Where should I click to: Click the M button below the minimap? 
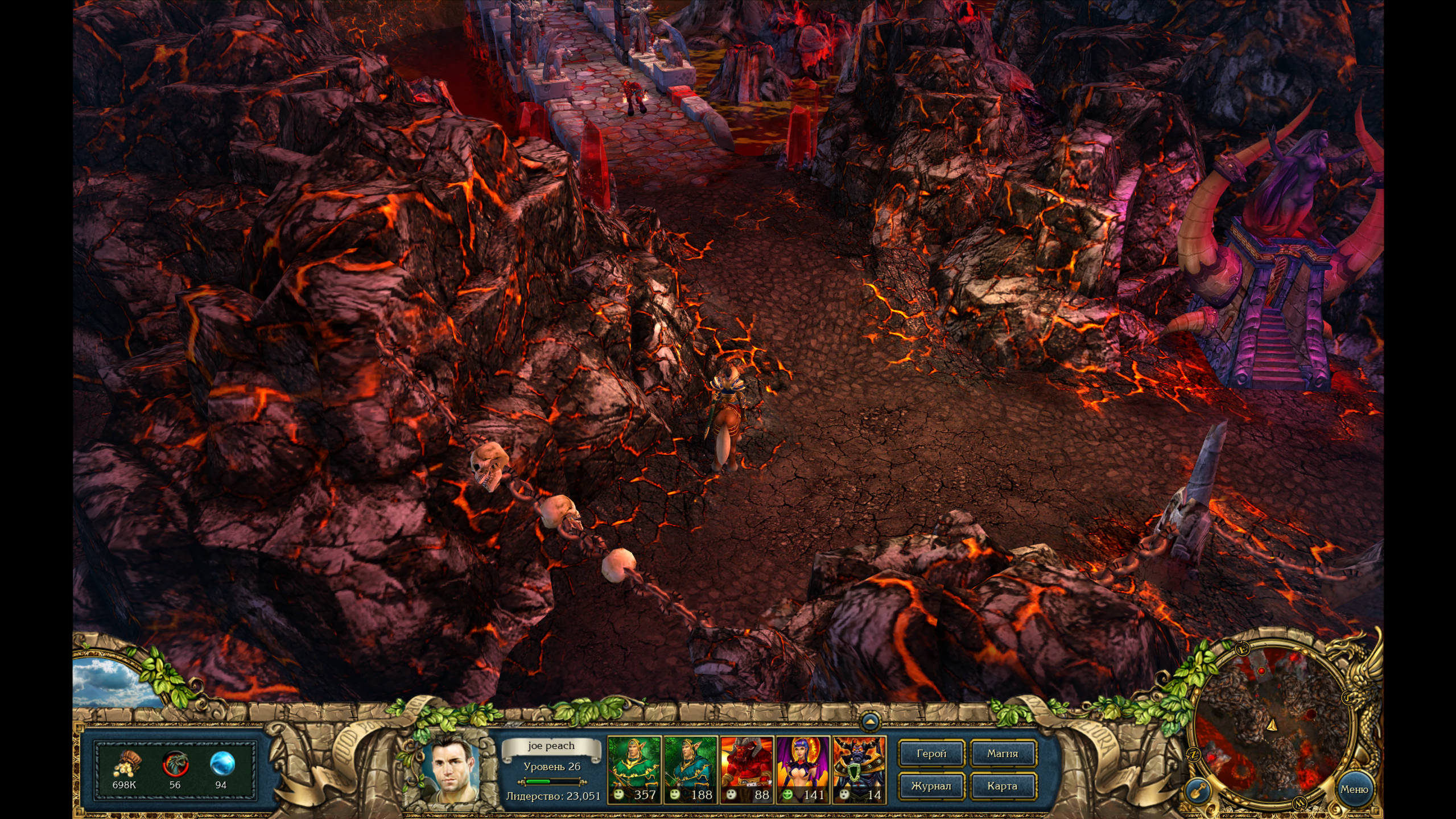coord(1299,803)
